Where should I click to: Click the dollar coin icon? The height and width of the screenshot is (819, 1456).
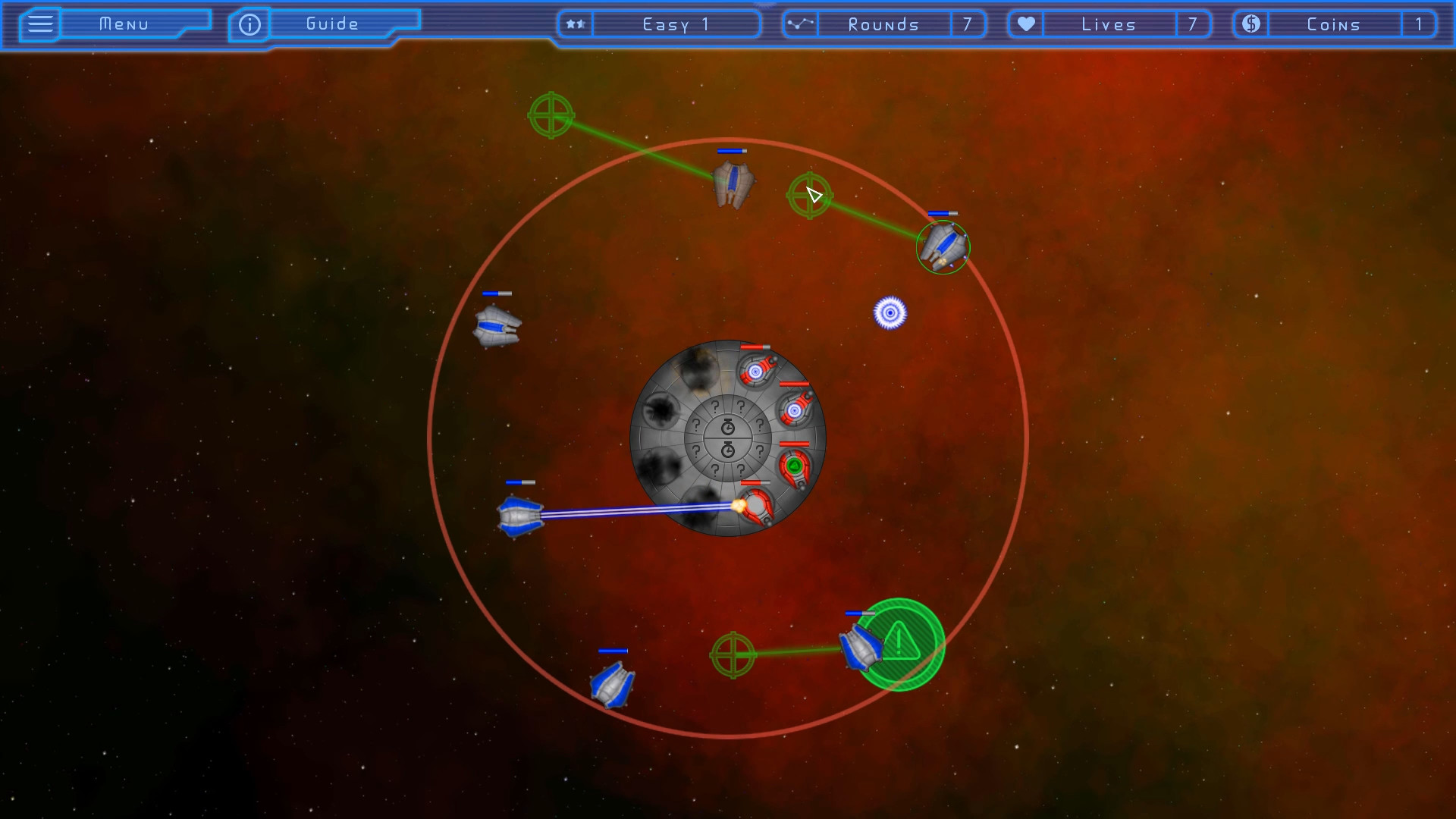coord(1250,24)
